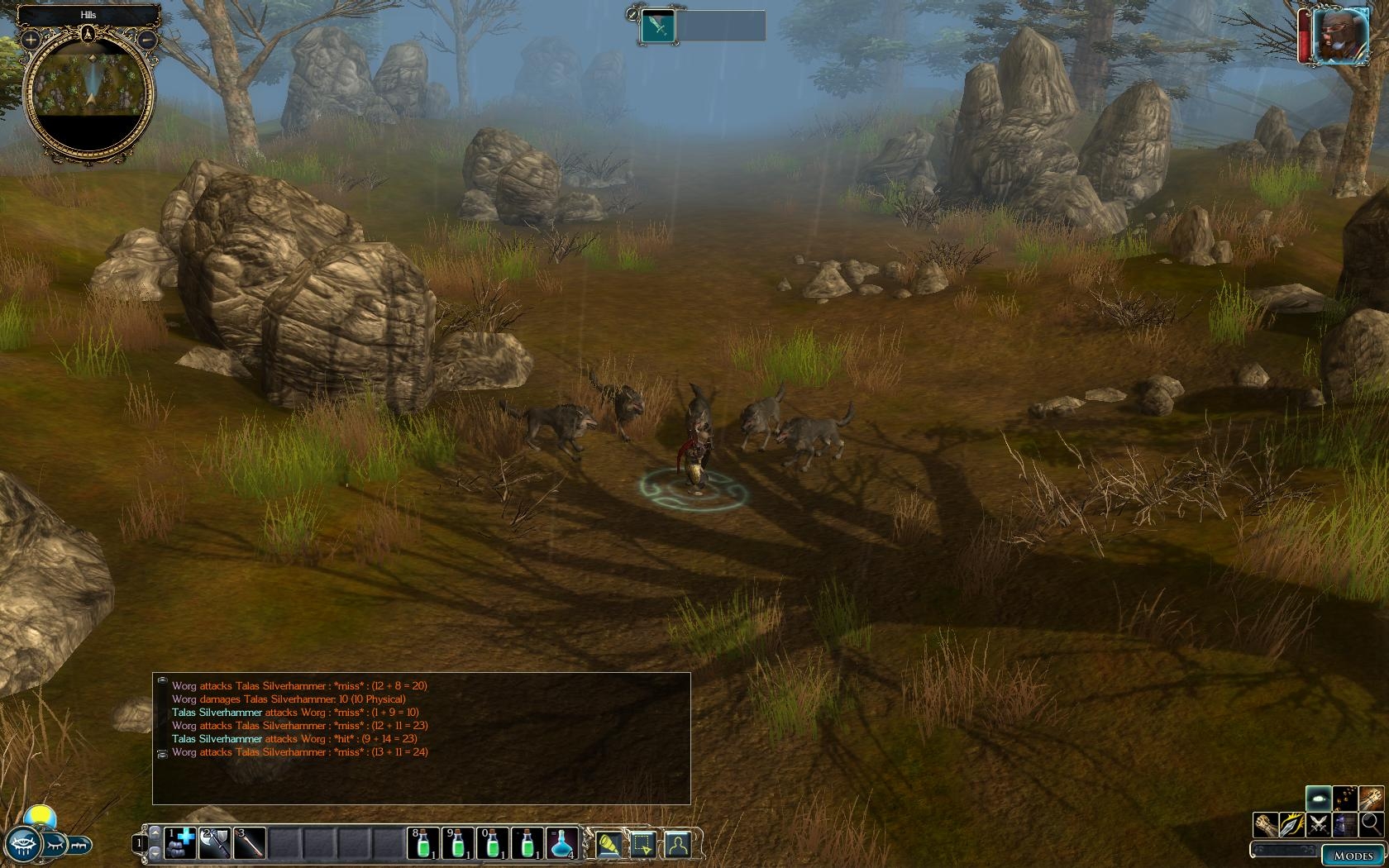Toggle the crossed swords combat mode
Screen dimensions: 1389x868
coord(1319,824)
